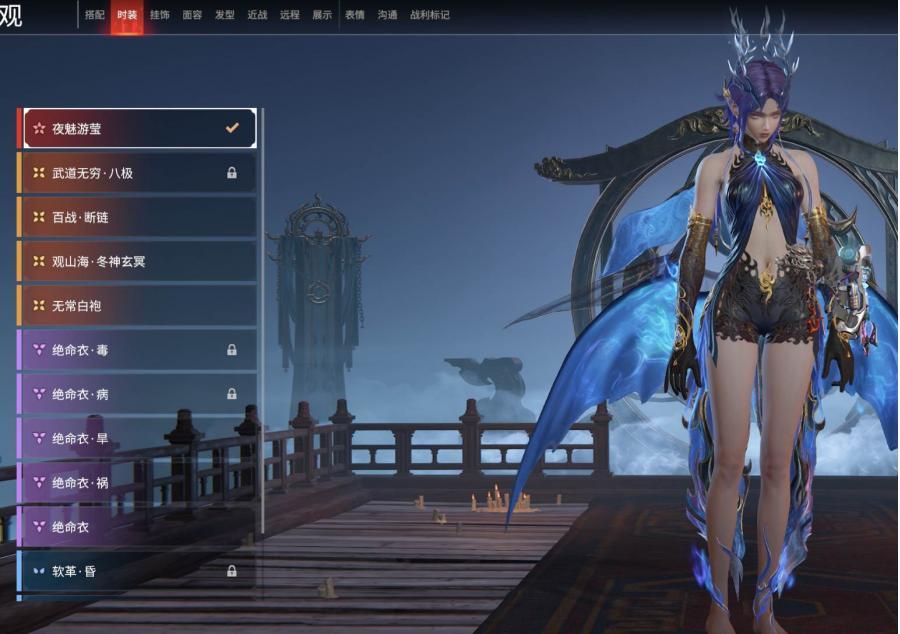The image size is (900, 634).
Task: Select the 近战 tab
Action: click(x=257, y=15)
